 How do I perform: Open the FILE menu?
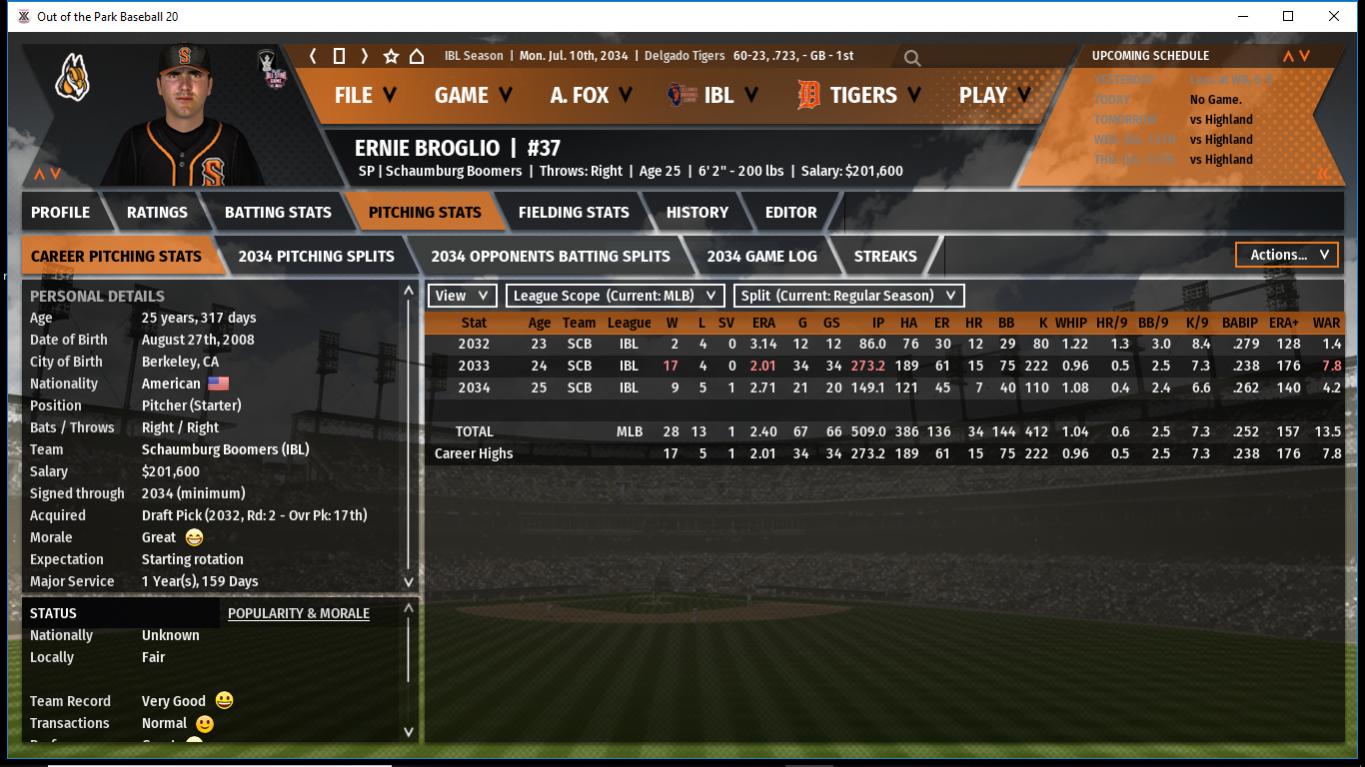tap(365, 95)
